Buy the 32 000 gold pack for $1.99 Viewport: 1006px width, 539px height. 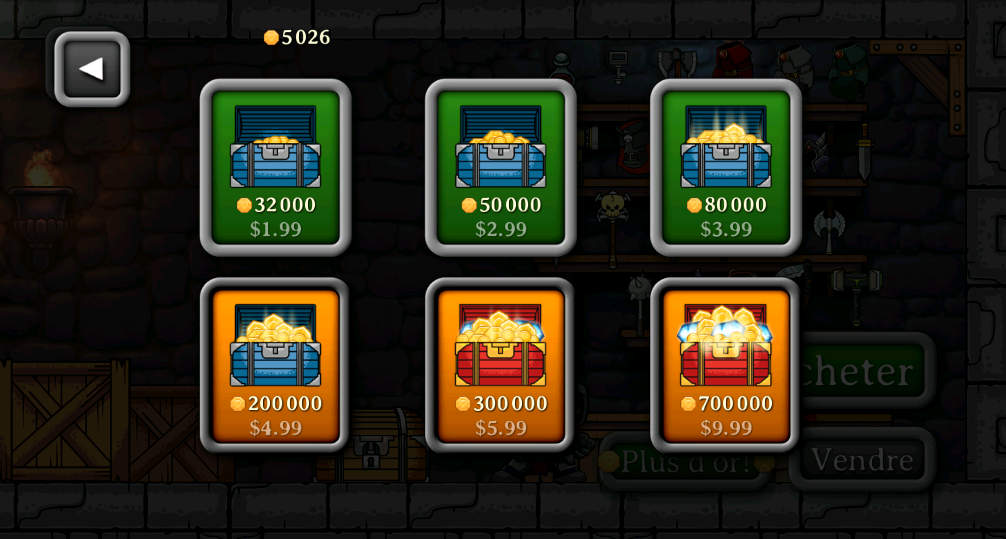click(275, 168)
